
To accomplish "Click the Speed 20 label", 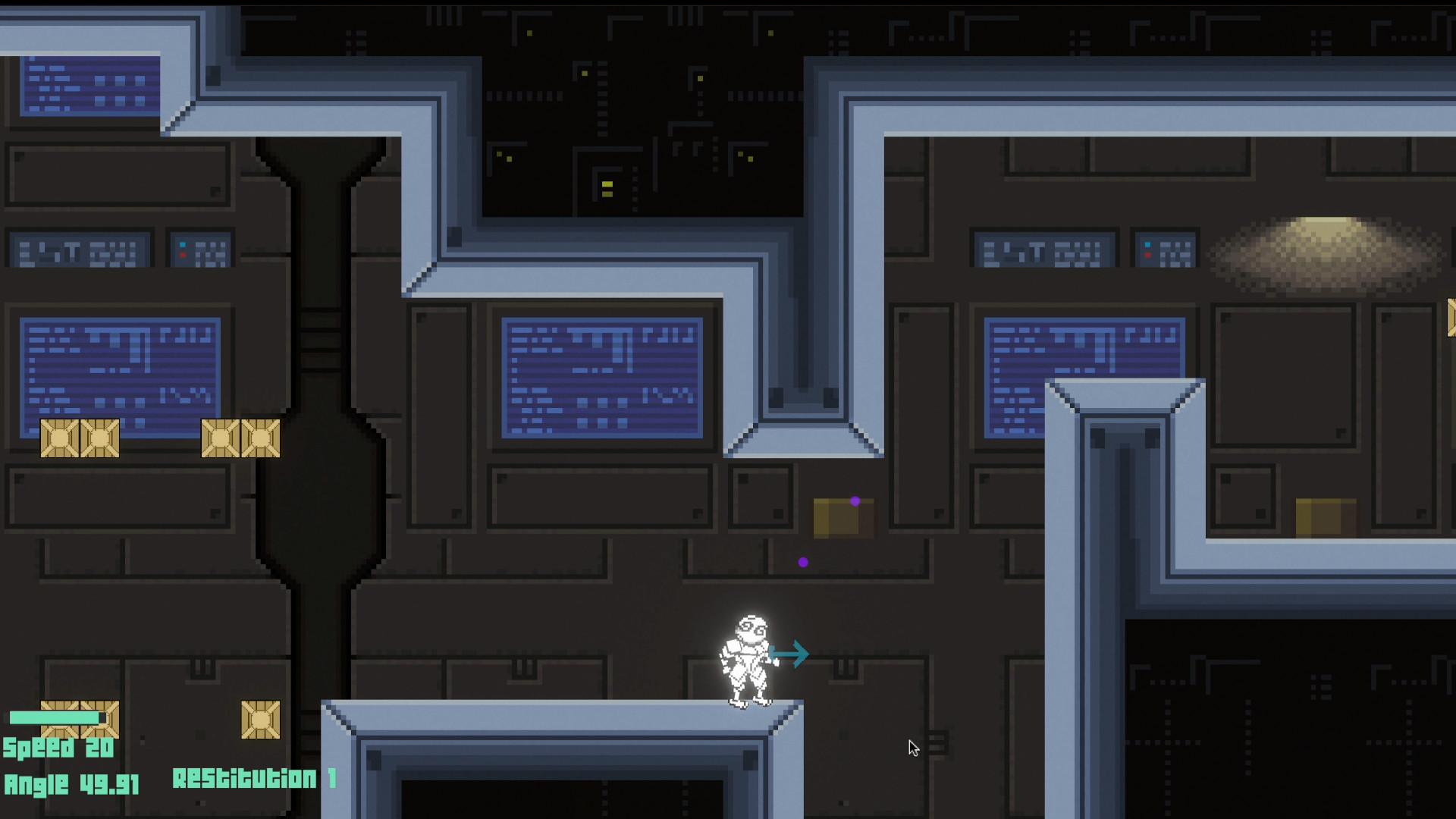I will tap(58, 748).
